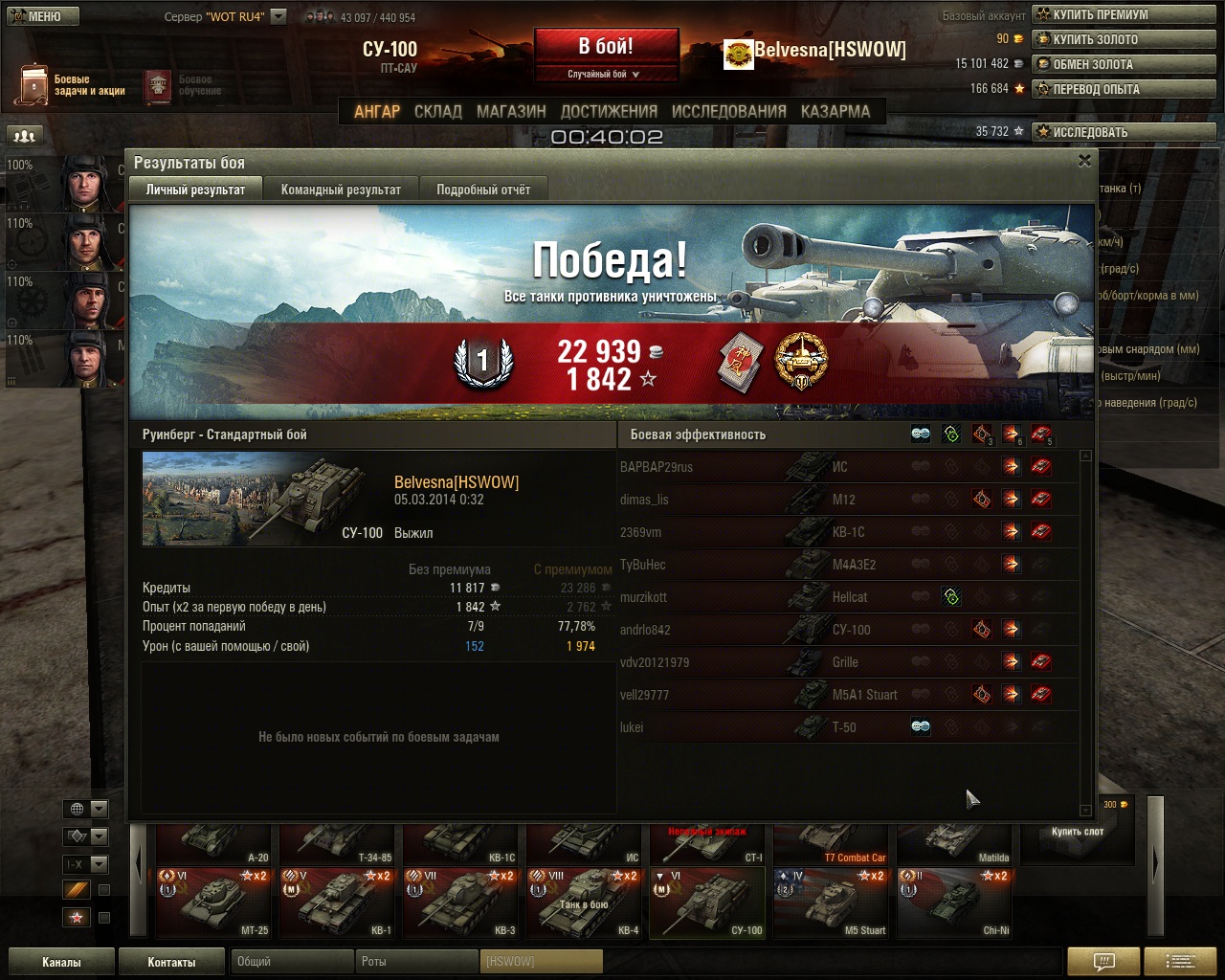Select the M5 Stuart tank slot
Image resolution: width=1225 pixels, height=980 pixels.
(832, 902)
